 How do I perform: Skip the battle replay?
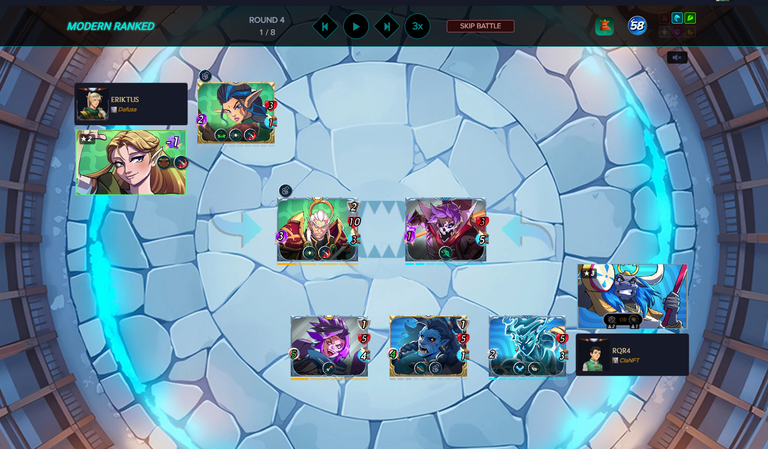(480, 26)
